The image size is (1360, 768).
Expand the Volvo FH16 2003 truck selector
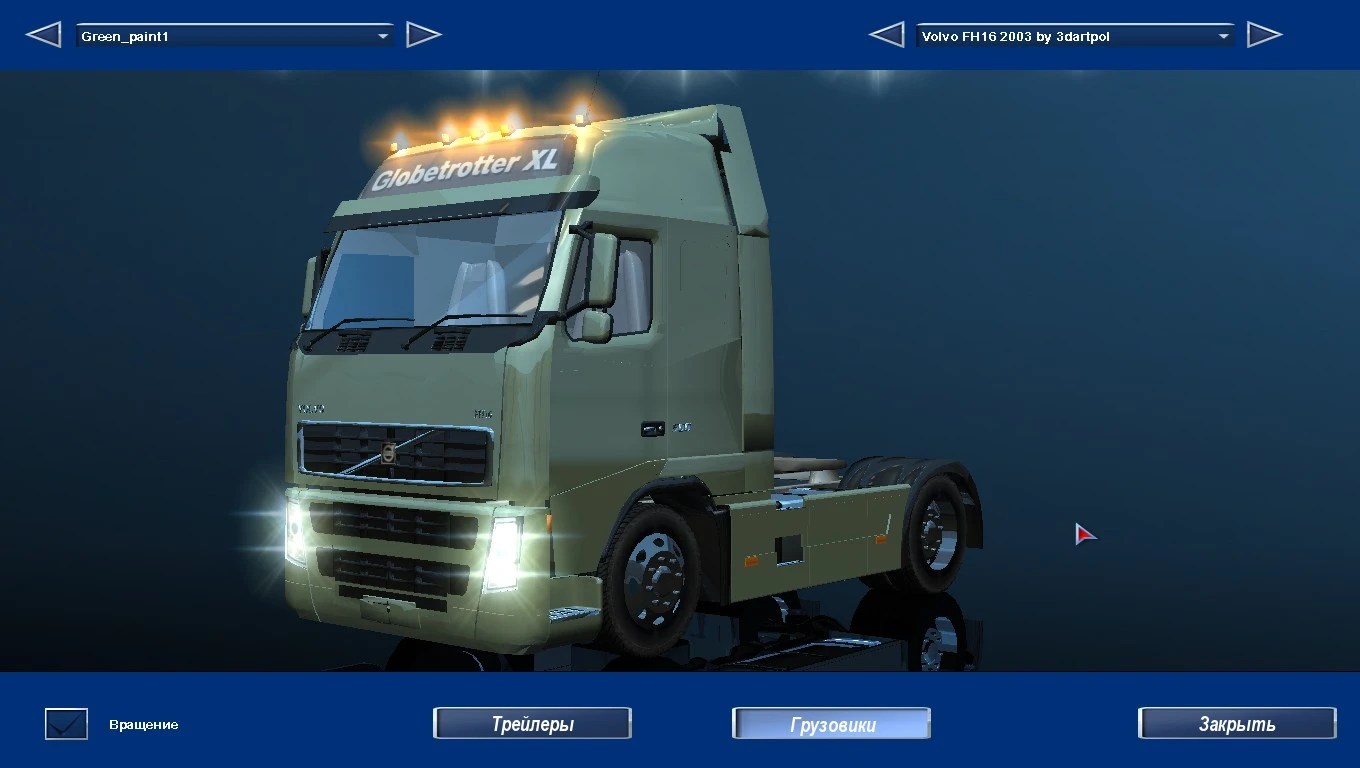coord(1222,35)
